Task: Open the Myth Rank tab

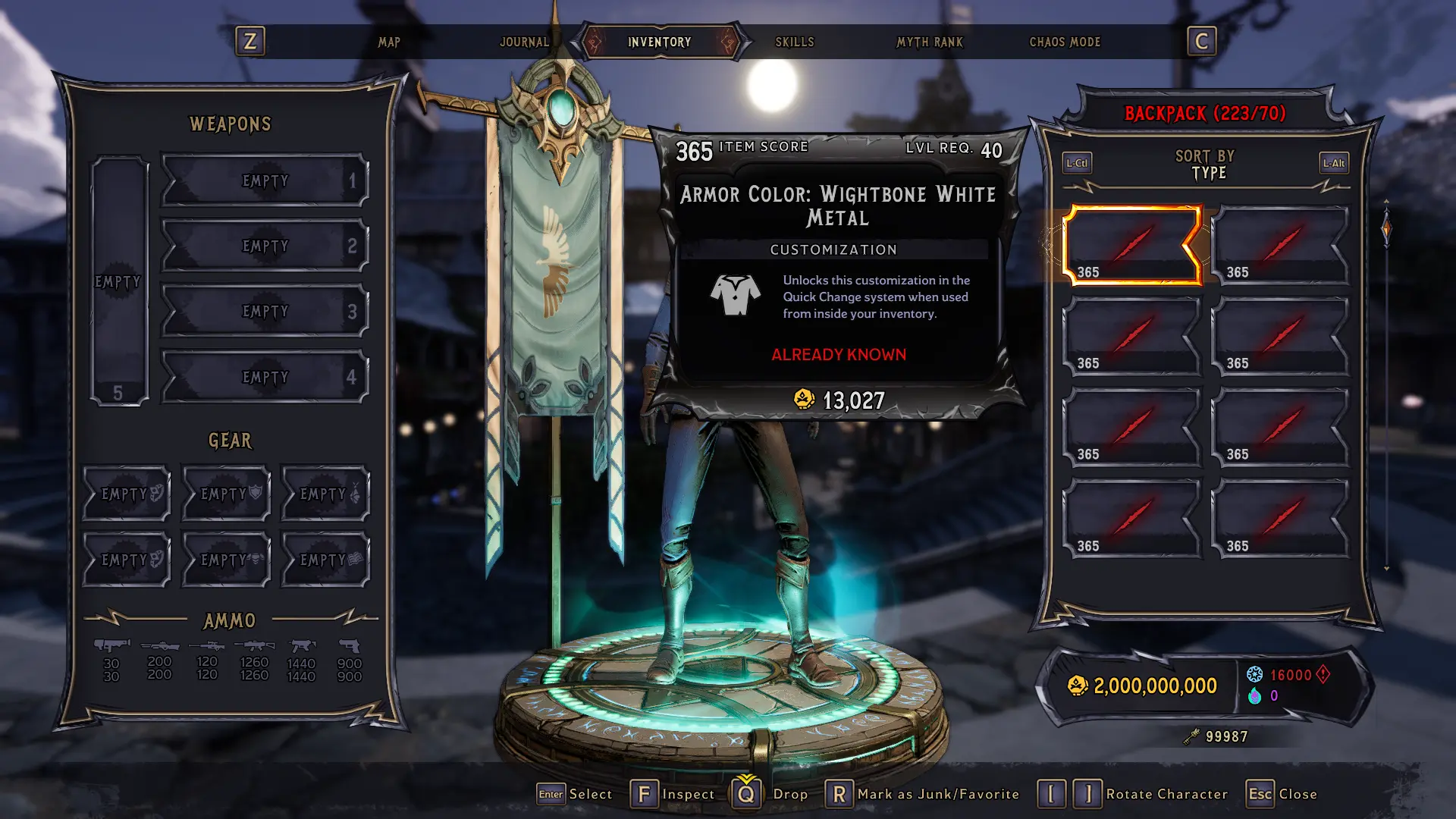Action: (930, 42)
